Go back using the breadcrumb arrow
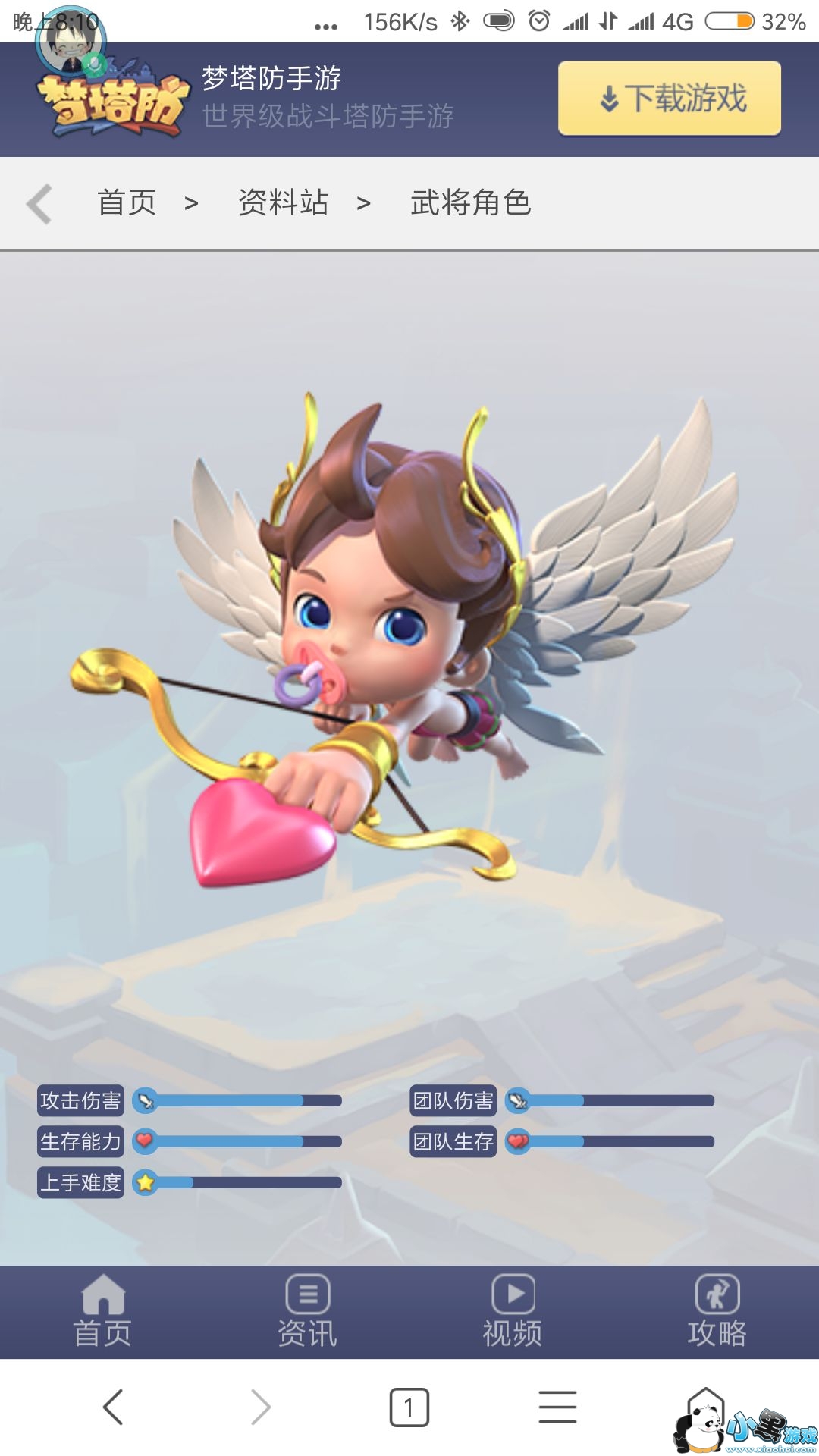 pos(39,203)
